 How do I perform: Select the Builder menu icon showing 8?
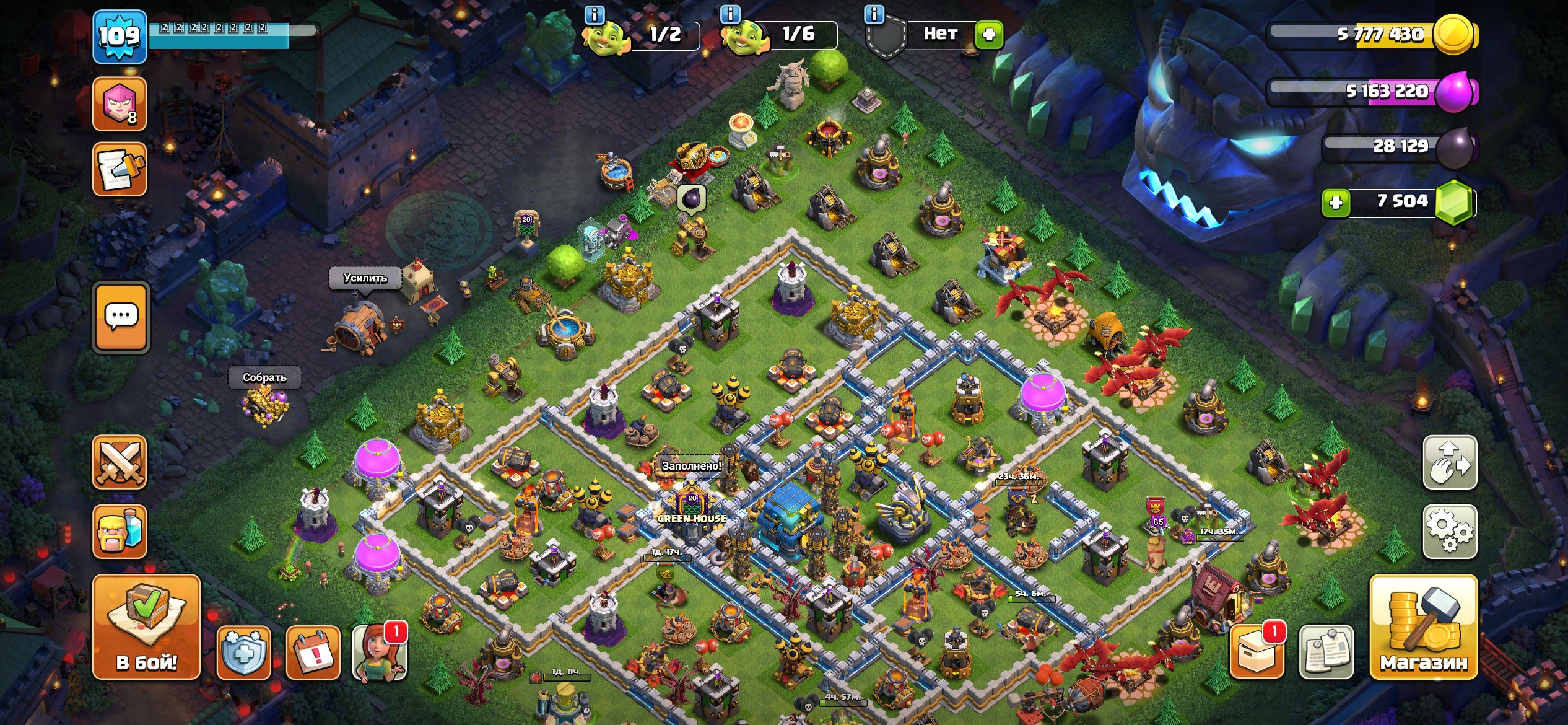120,102
